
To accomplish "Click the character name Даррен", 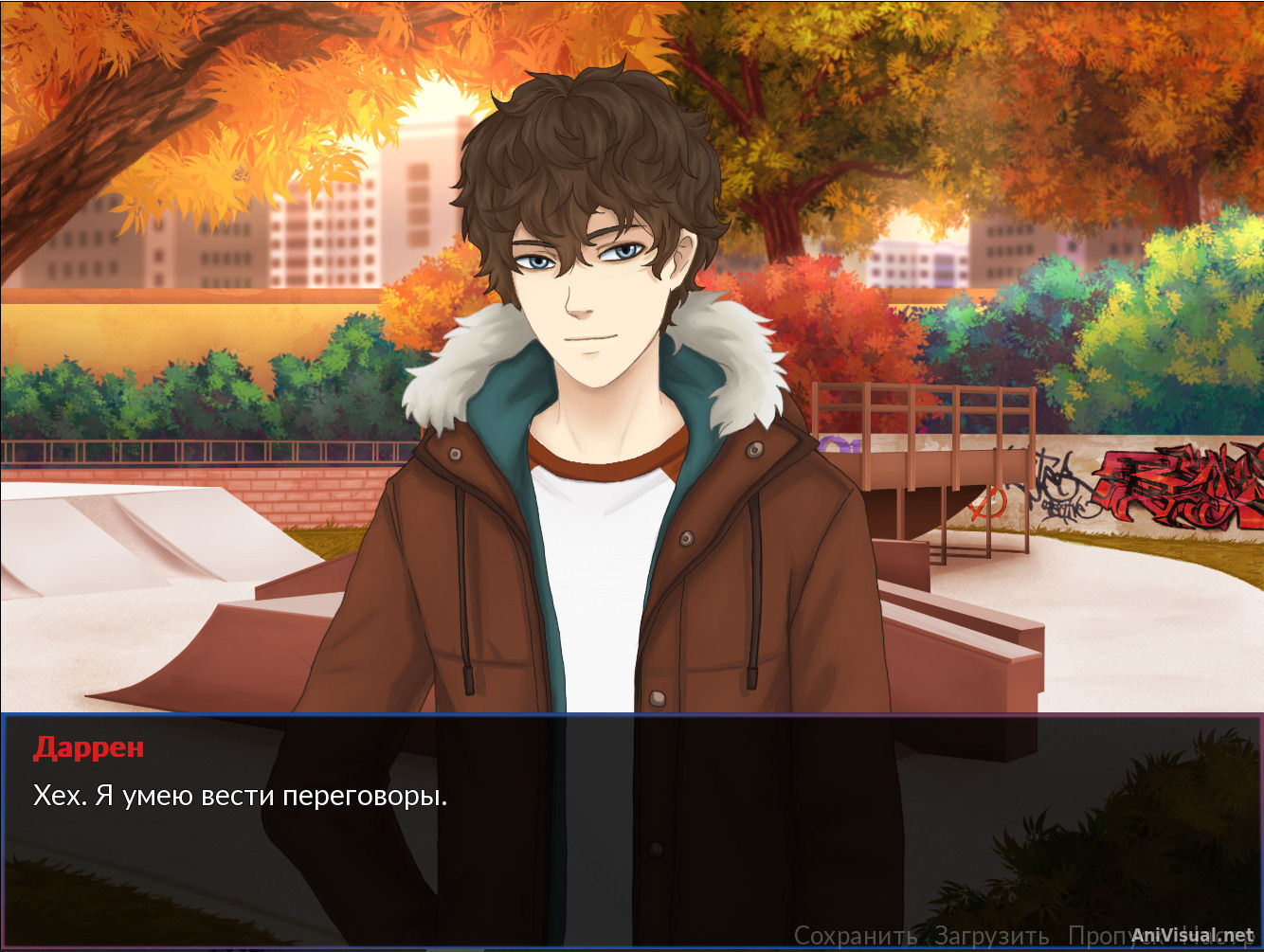I will point(88,750).
